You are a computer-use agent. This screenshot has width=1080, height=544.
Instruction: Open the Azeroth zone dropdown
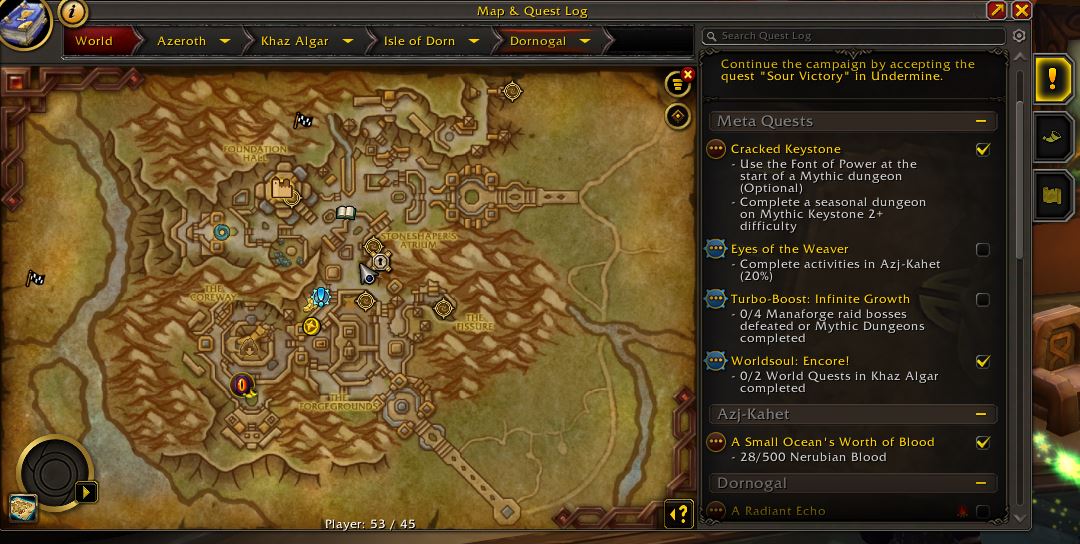click(x=225, y=41)
